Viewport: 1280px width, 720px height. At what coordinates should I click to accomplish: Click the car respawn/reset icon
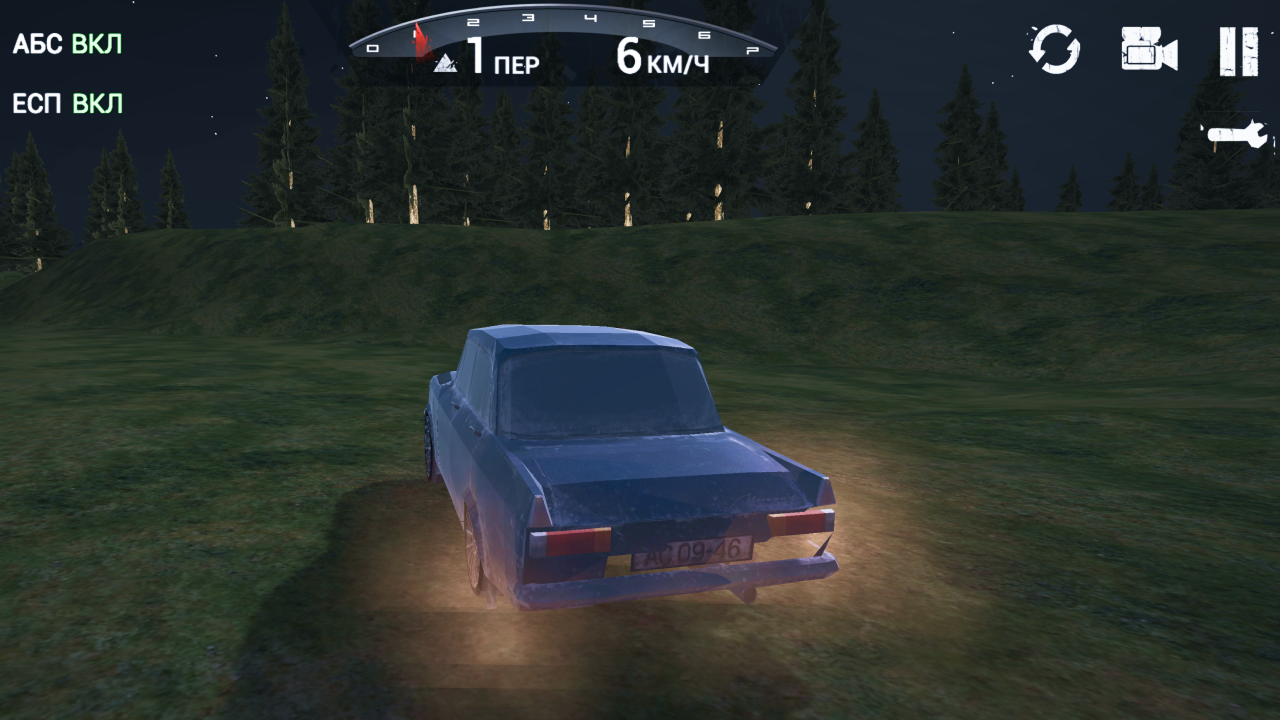click(x=1055, y=47)
